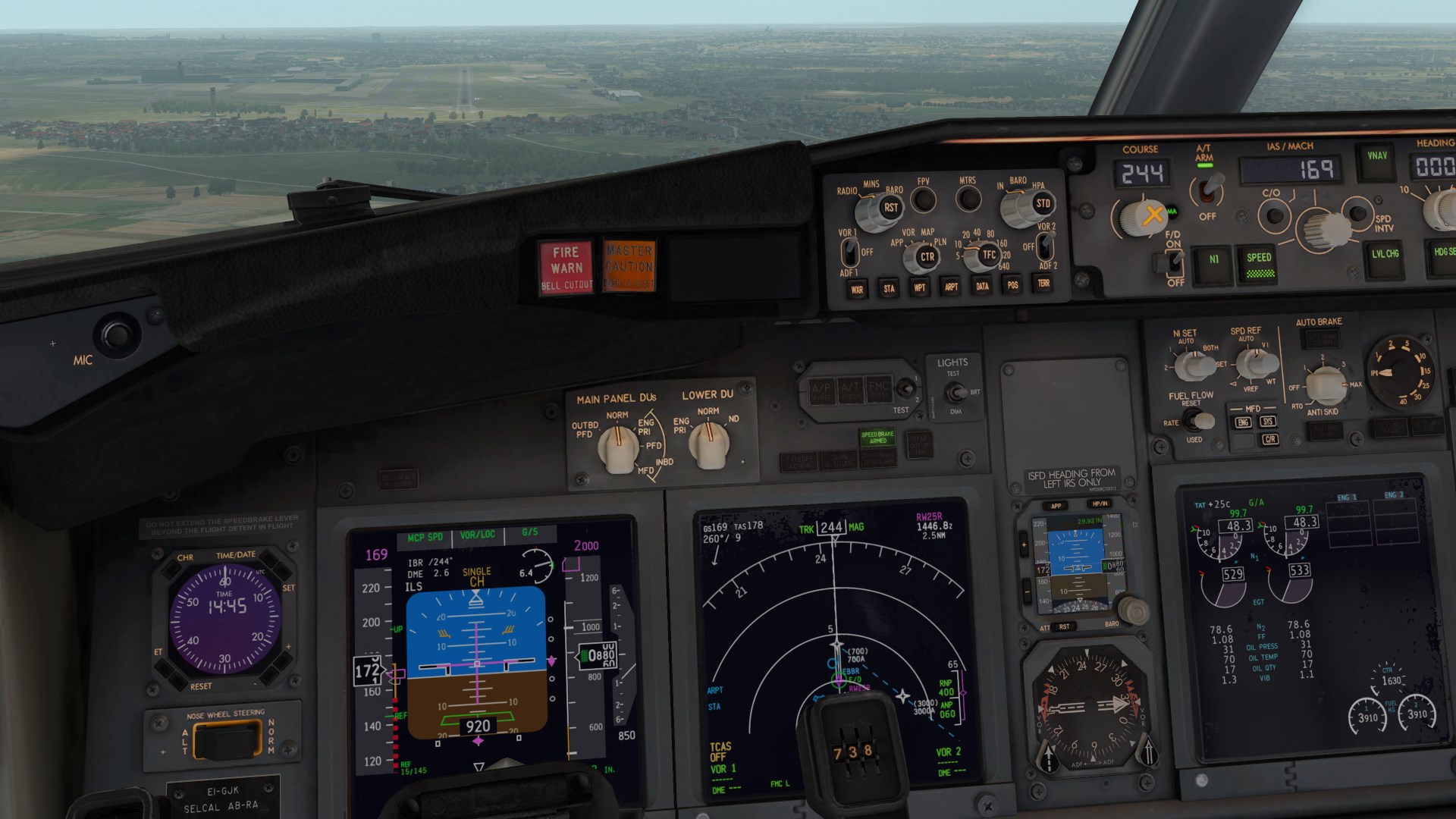1456x819 pixels.
Task: Select the LVL CHG mode button
Action: coord(1385,254)
